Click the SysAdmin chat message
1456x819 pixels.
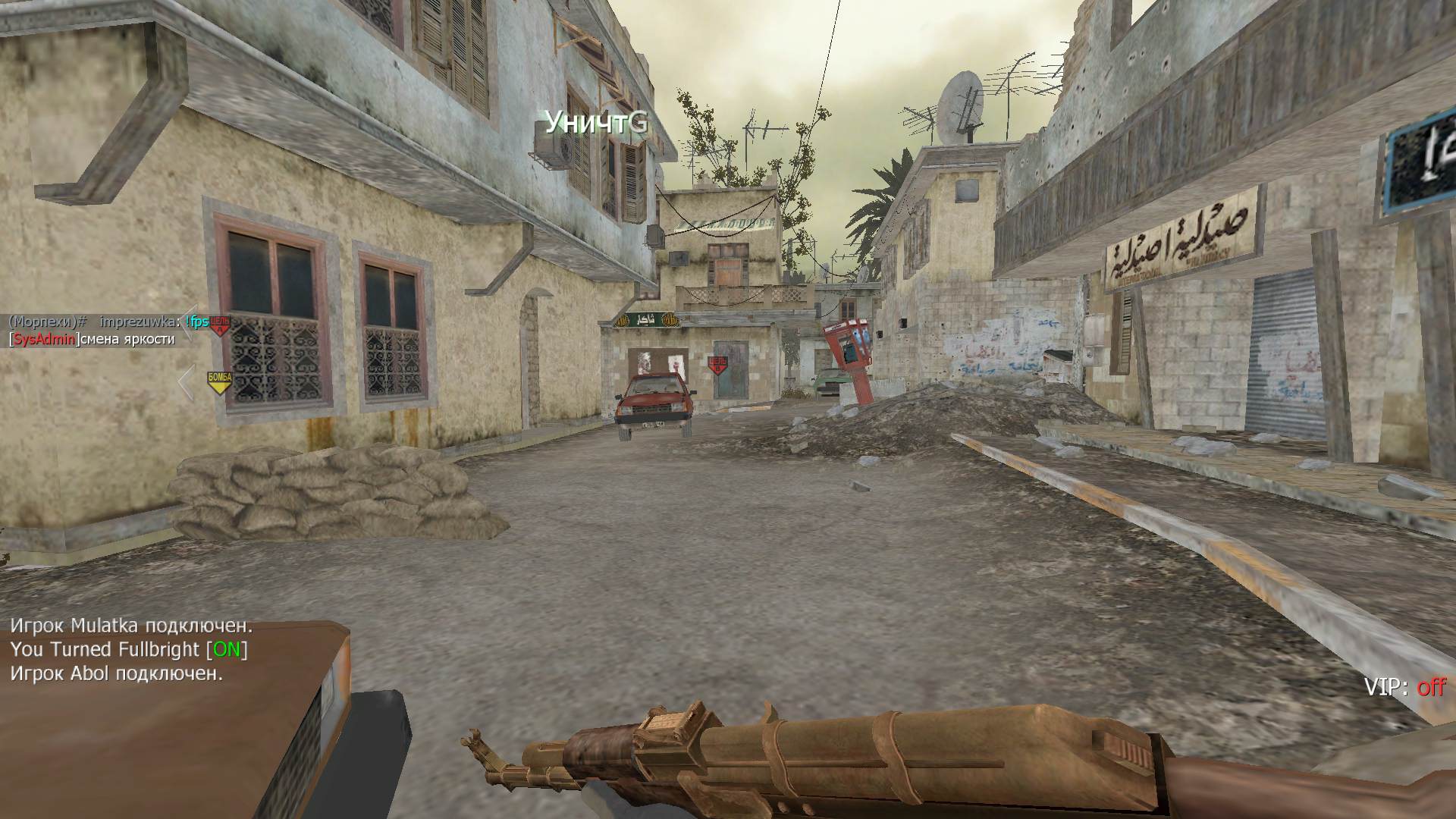(x=92, y=339)
